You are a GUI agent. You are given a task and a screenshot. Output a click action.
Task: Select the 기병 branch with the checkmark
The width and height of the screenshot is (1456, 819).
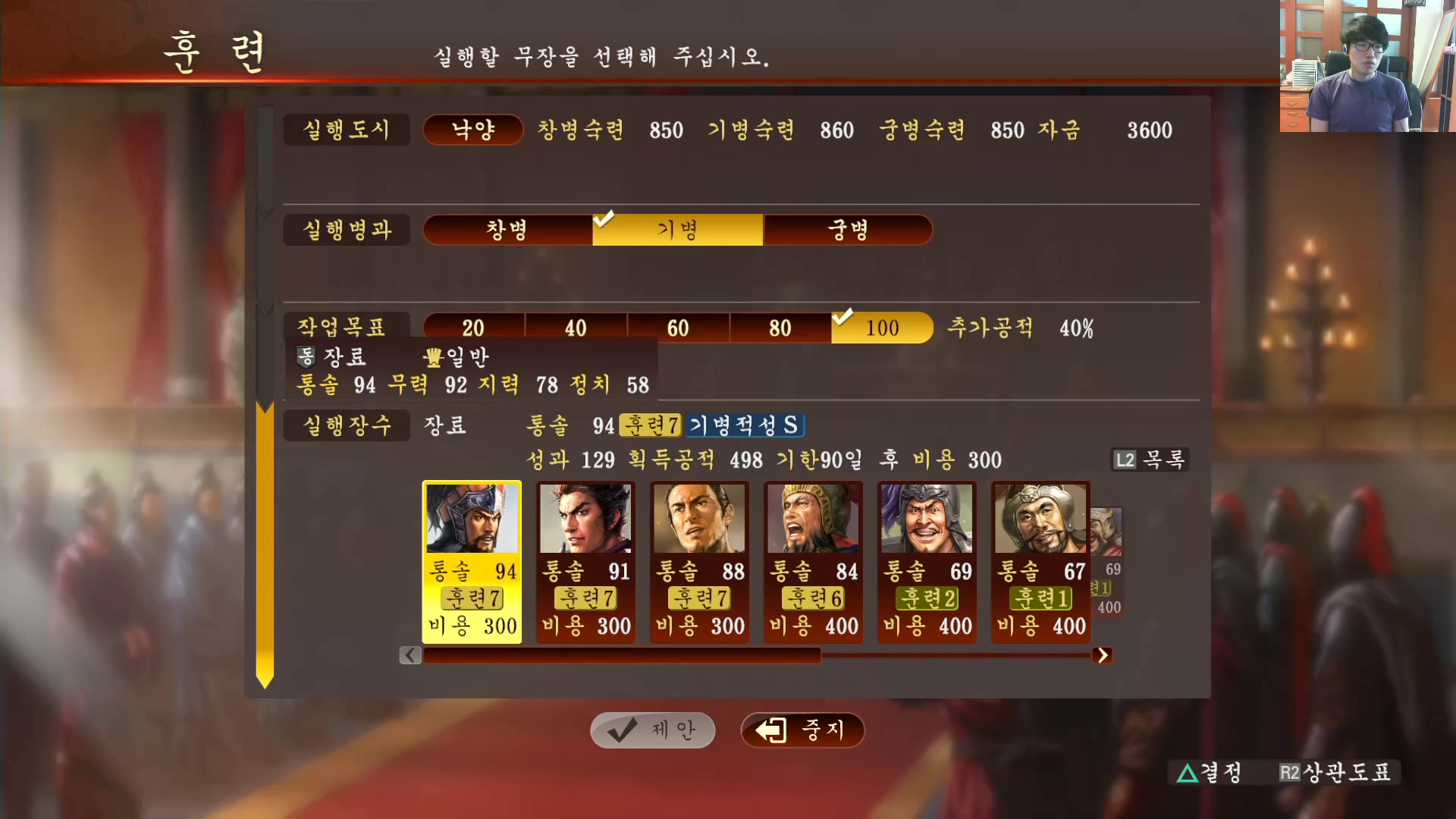pyautogui.click(x=676, y=230)
